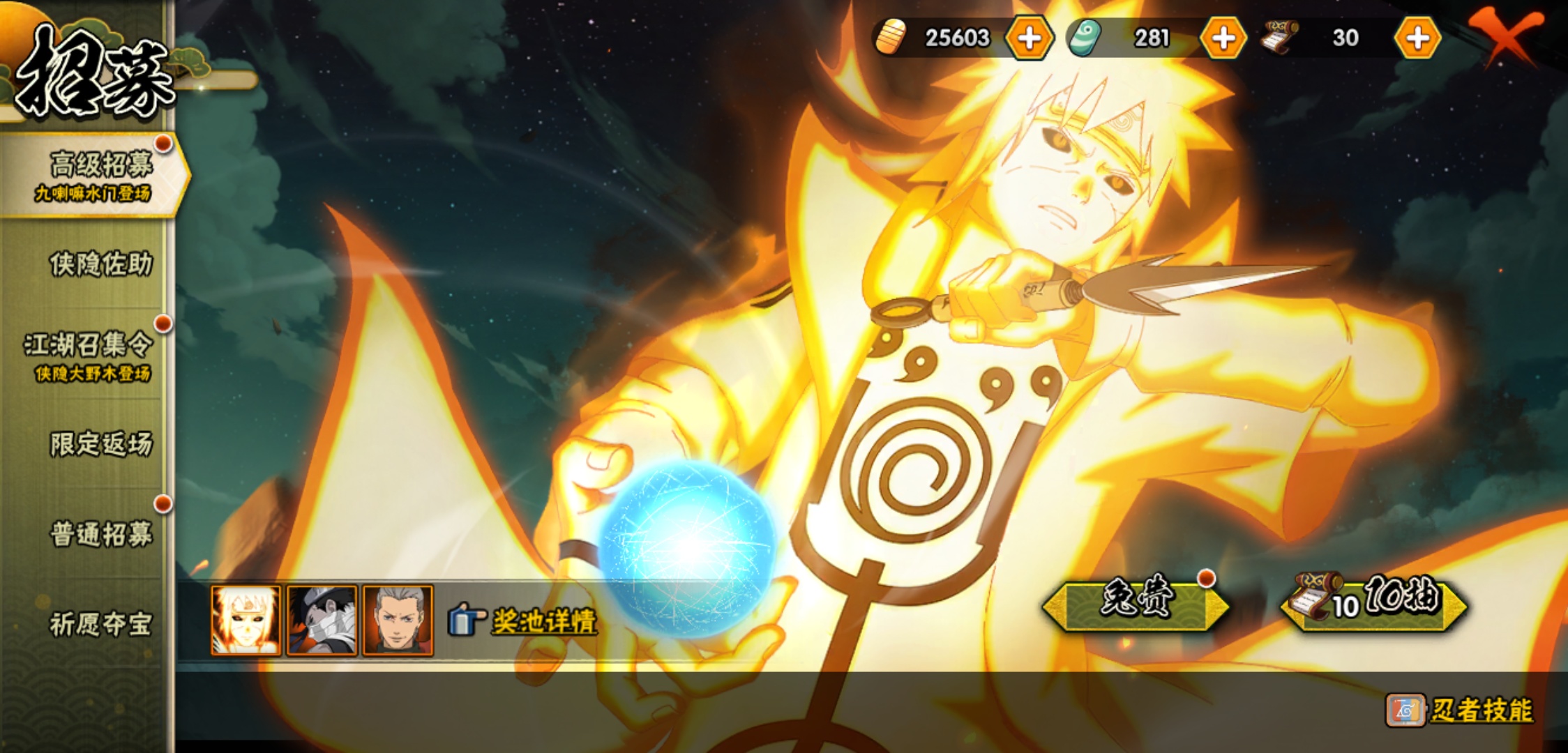This screenshot has width=1568, height=753.
Task: Choose the 限定返场 tab
Action: click(100, 444)
